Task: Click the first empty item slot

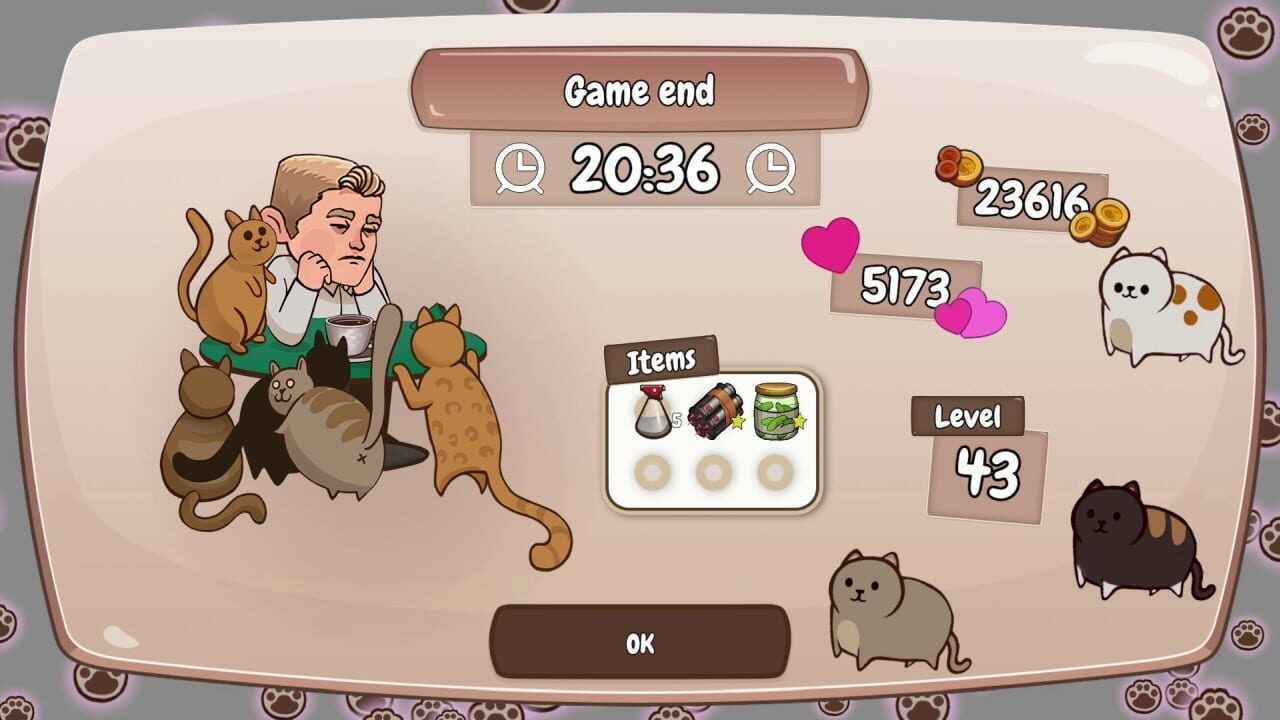Action: coord(652,470)
